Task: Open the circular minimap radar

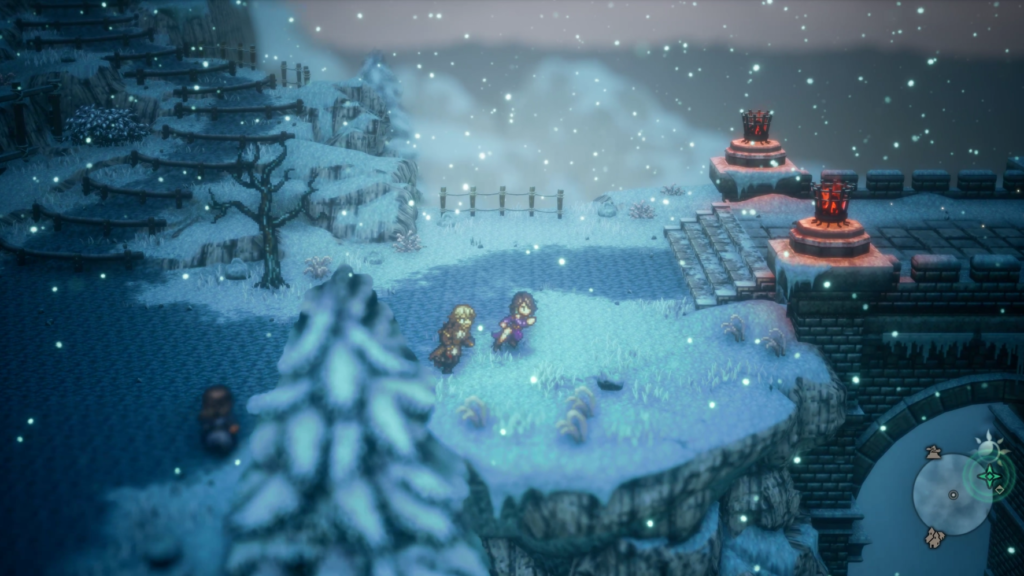Action: [x=952, y=494]
